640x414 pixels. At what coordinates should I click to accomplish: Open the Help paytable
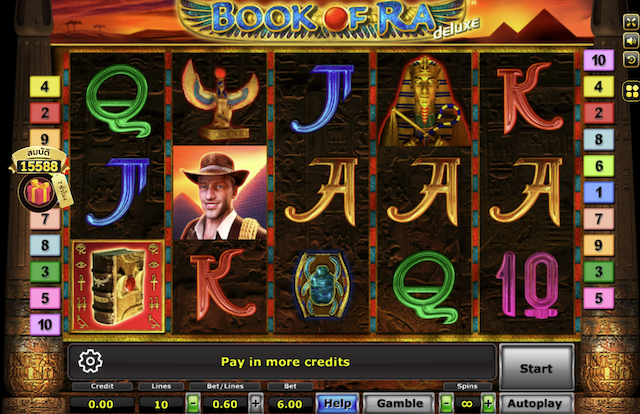click(x=337, y=403)
